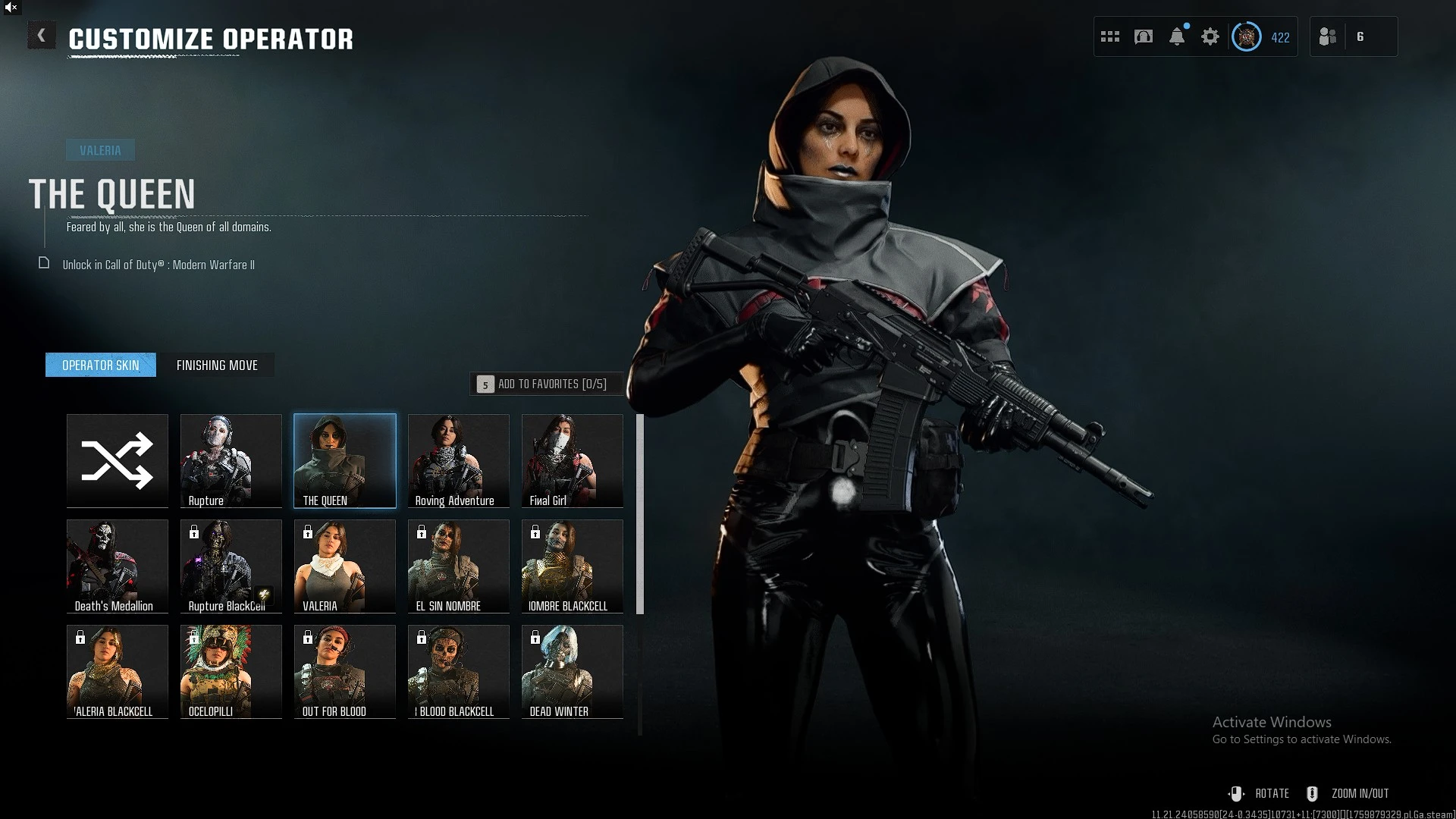The image size is (1456, 819).
Task: Open the settings gear icon
Action: point(1210,36)
